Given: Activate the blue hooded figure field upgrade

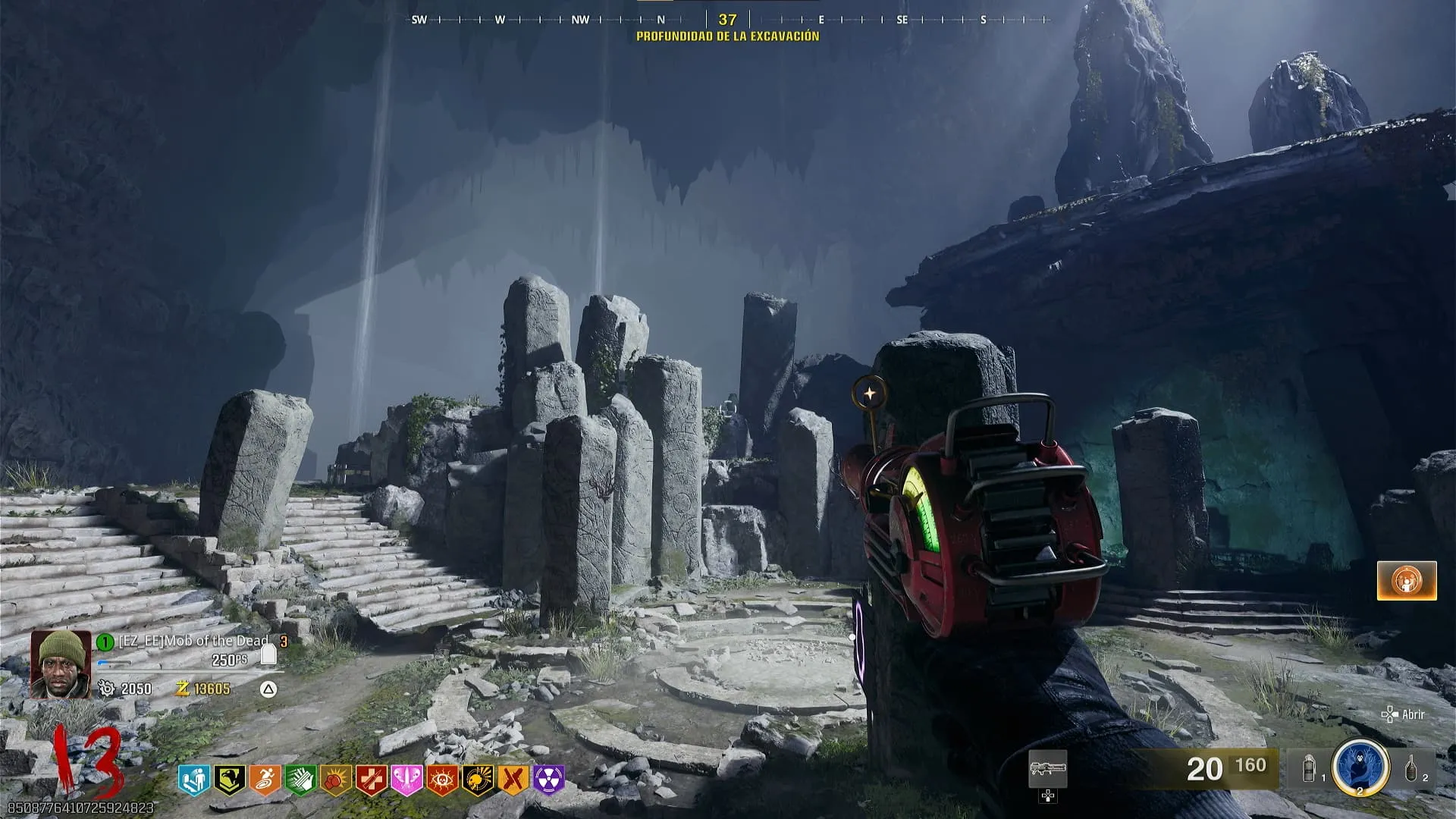Looking at the screenshot, I should (1360, 767).
